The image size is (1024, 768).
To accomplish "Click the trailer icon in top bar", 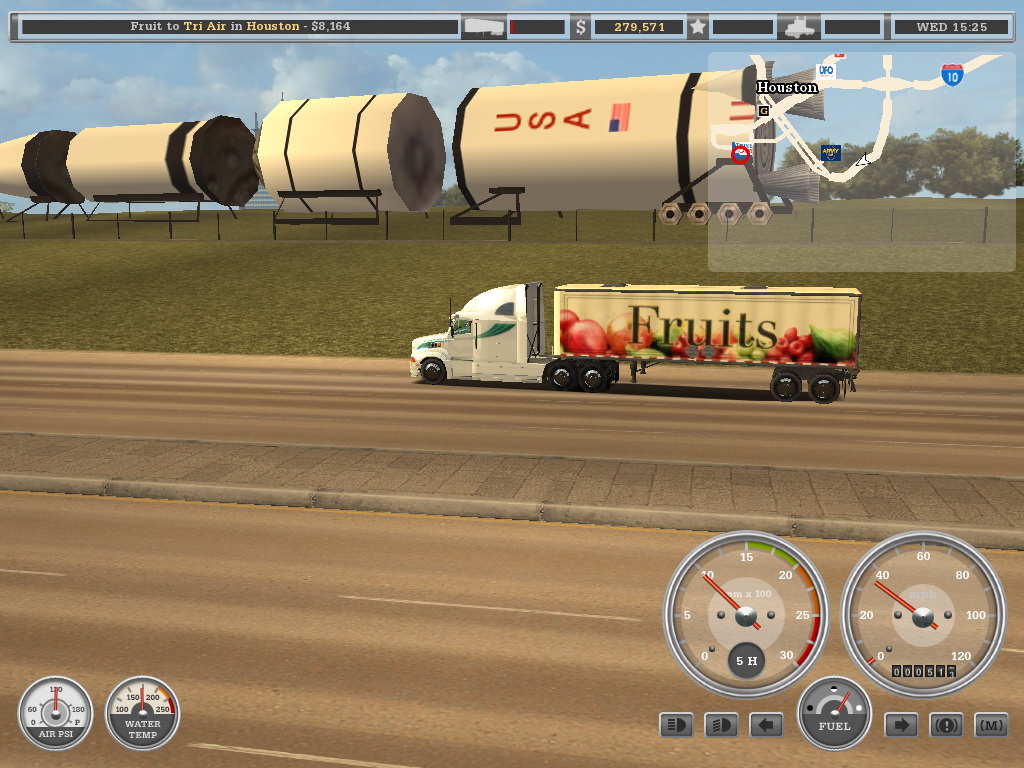I will pyautogui.click(x=484, y=27).
